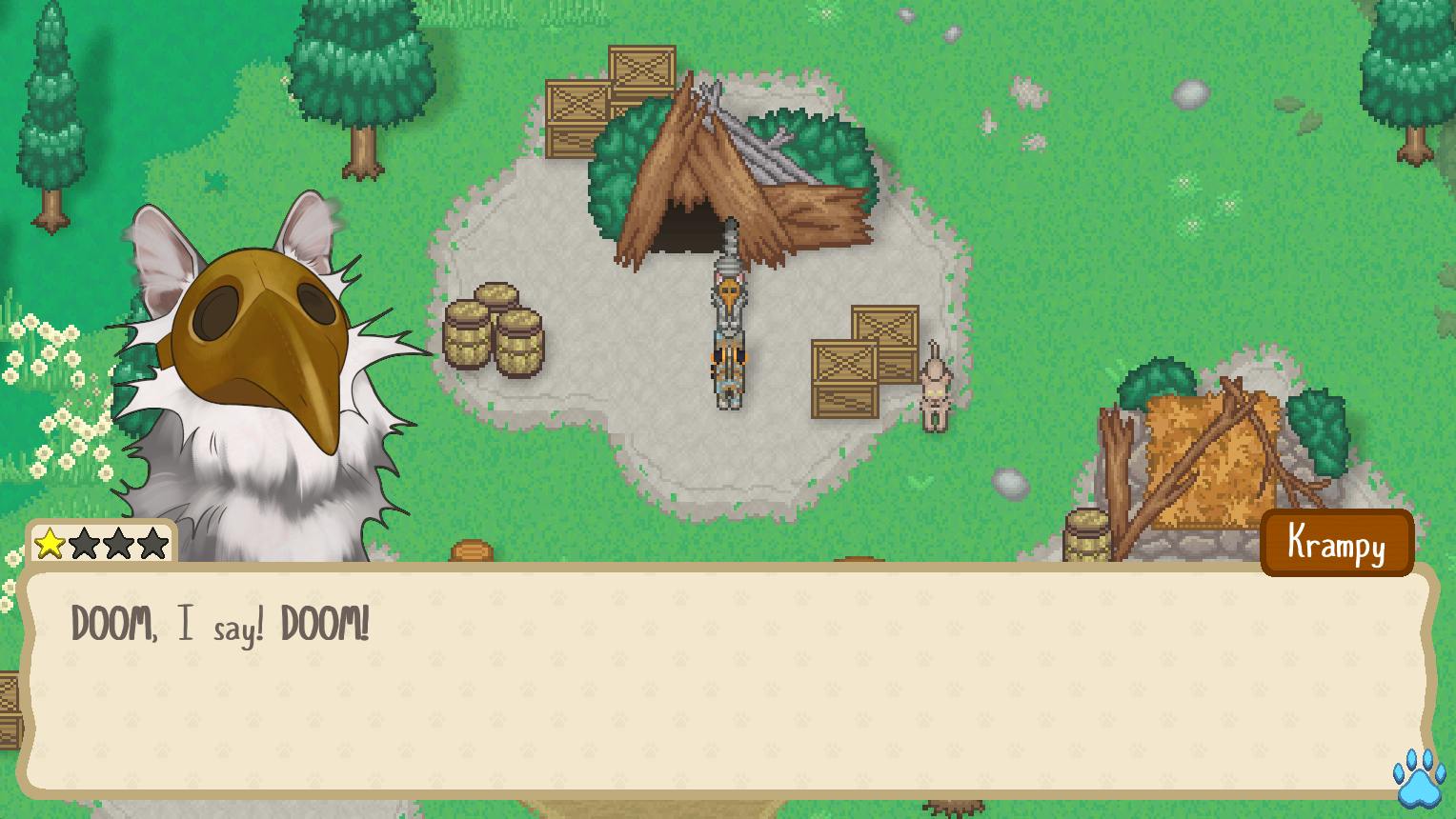Click the second dark star
Screen dimensions: 1456x819
(86, 545)
